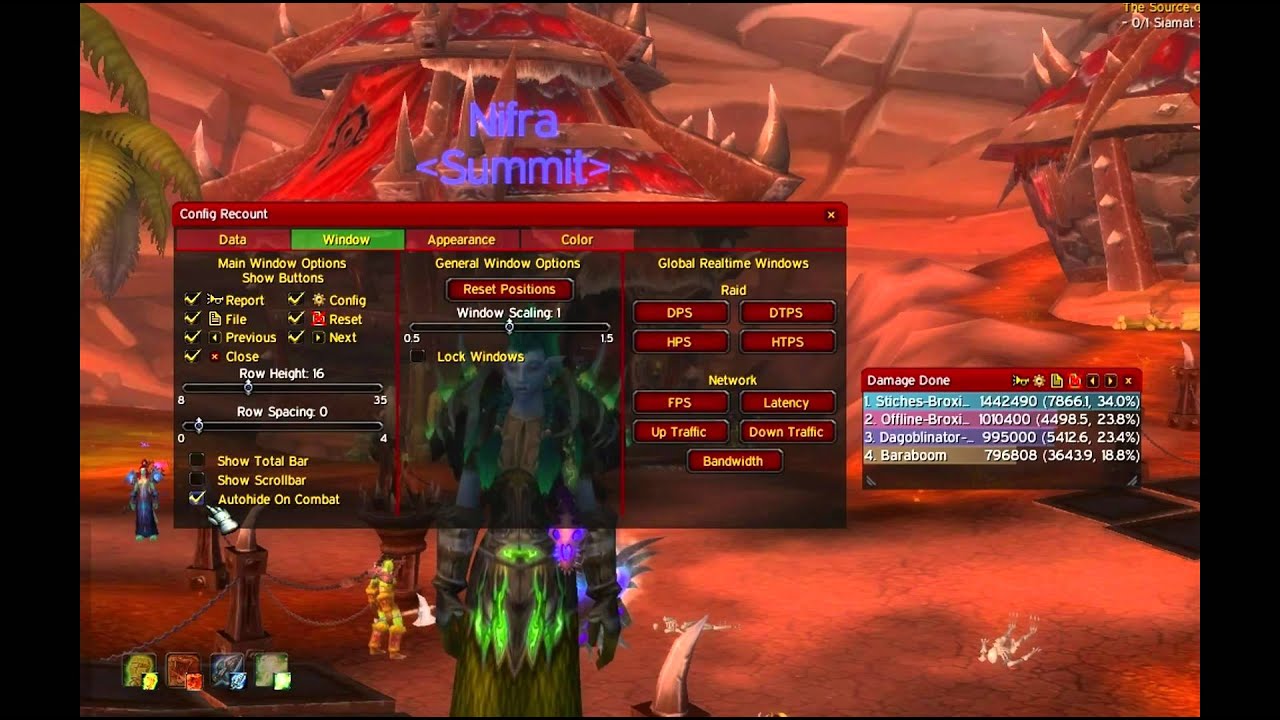Toggle the Lock Windows checkbox

(x=418, y=357)
